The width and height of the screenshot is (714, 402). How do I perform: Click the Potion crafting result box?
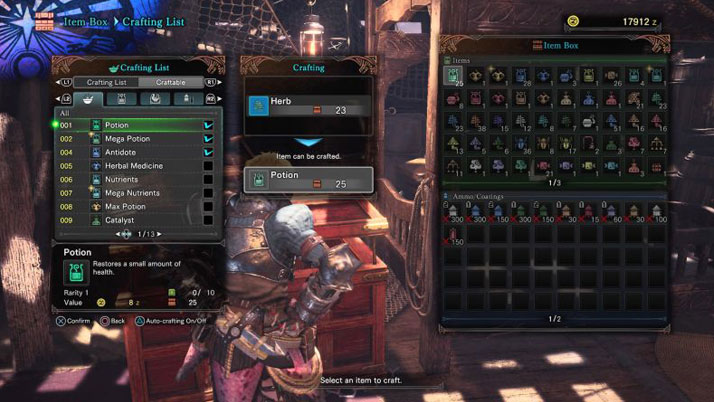(308, 180)
